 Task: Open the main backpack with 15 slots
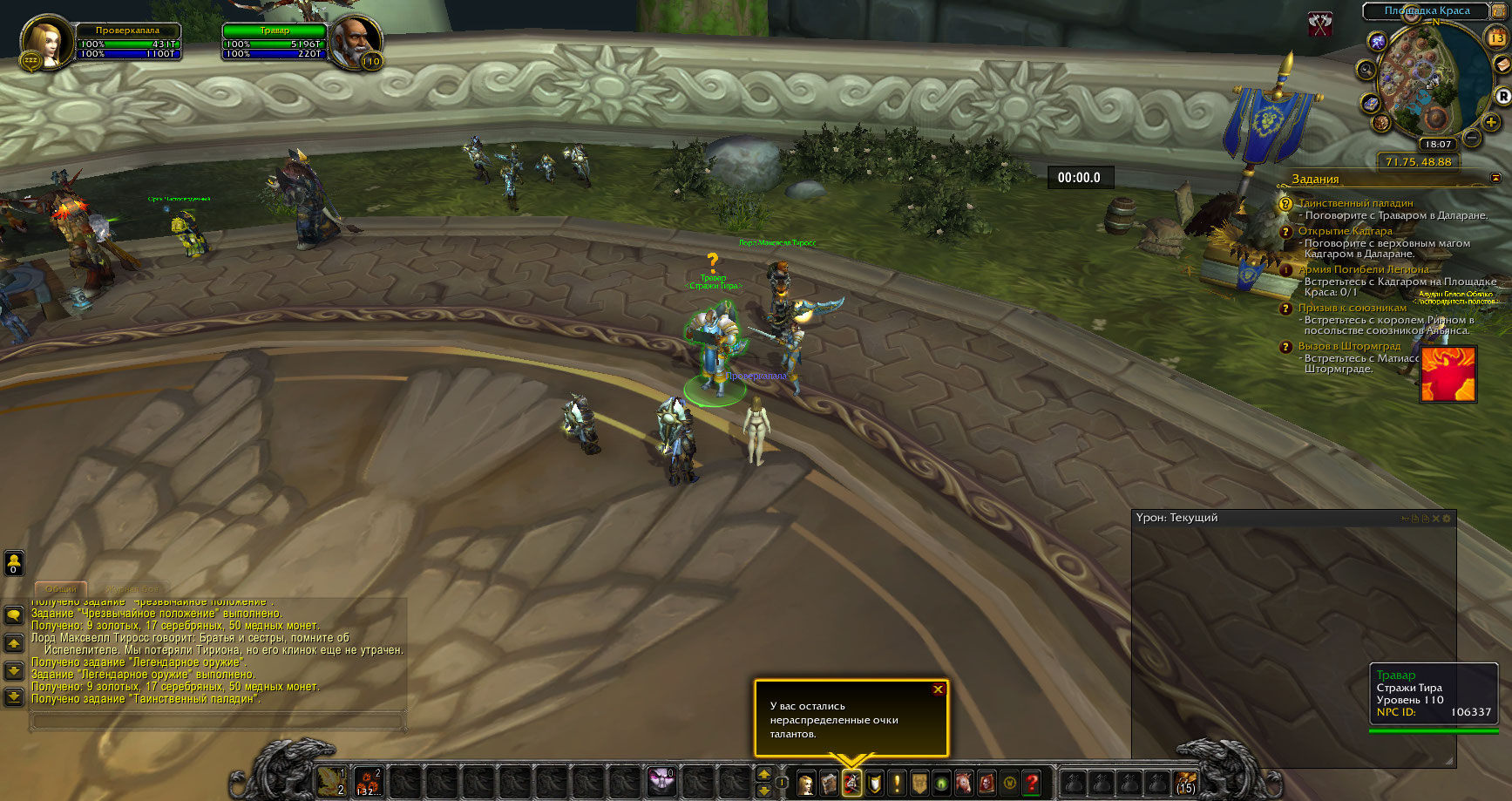click(x=1185, y=783)
